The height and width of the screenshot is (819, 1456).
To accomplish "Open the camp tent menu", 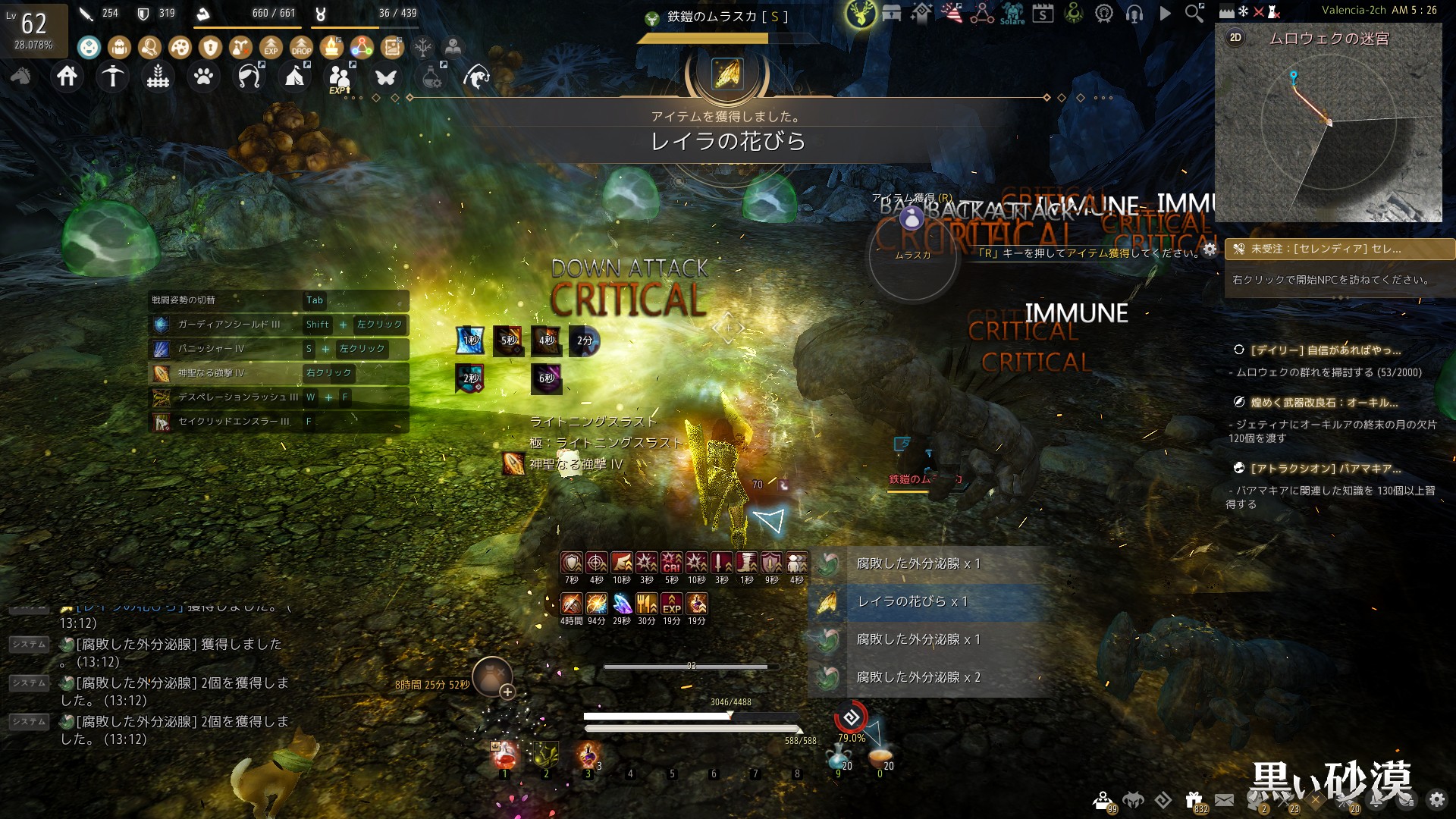I will tap(295, 77).
